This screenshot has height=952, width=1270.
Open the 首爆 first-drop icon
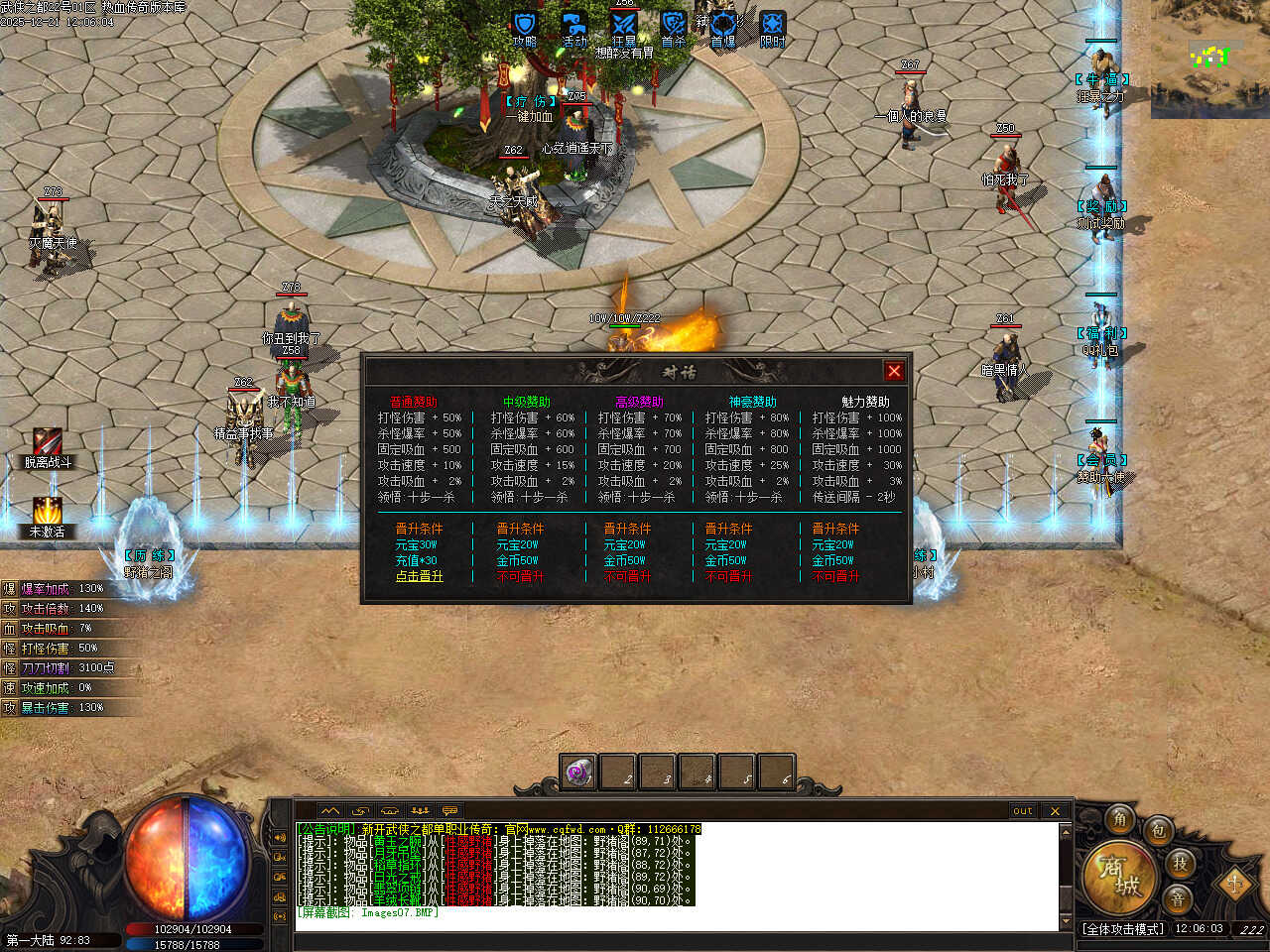point(723,27)
